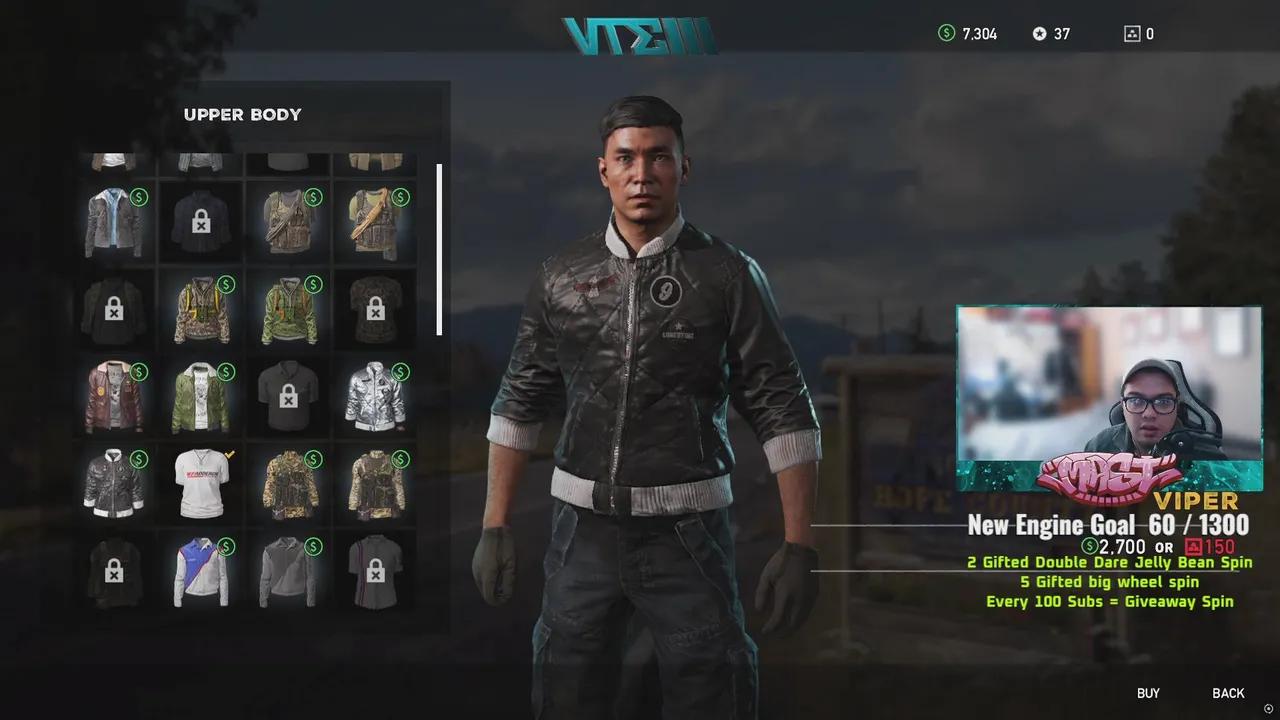Select the grey jacket with blue shirt
The width and height of the screenshot is (1280, 720).
[x=114, y=222]
